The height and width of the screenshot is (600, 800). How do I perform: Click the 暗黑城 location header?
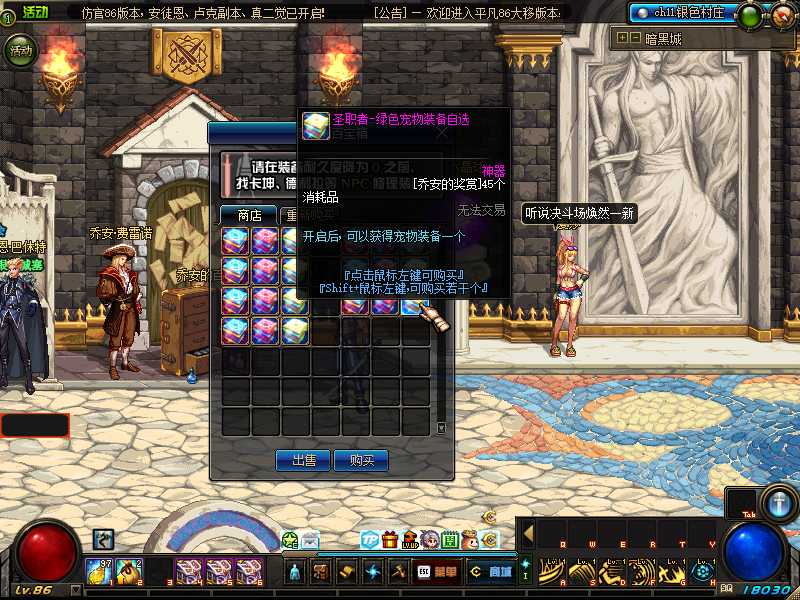(x=661, y=39)
